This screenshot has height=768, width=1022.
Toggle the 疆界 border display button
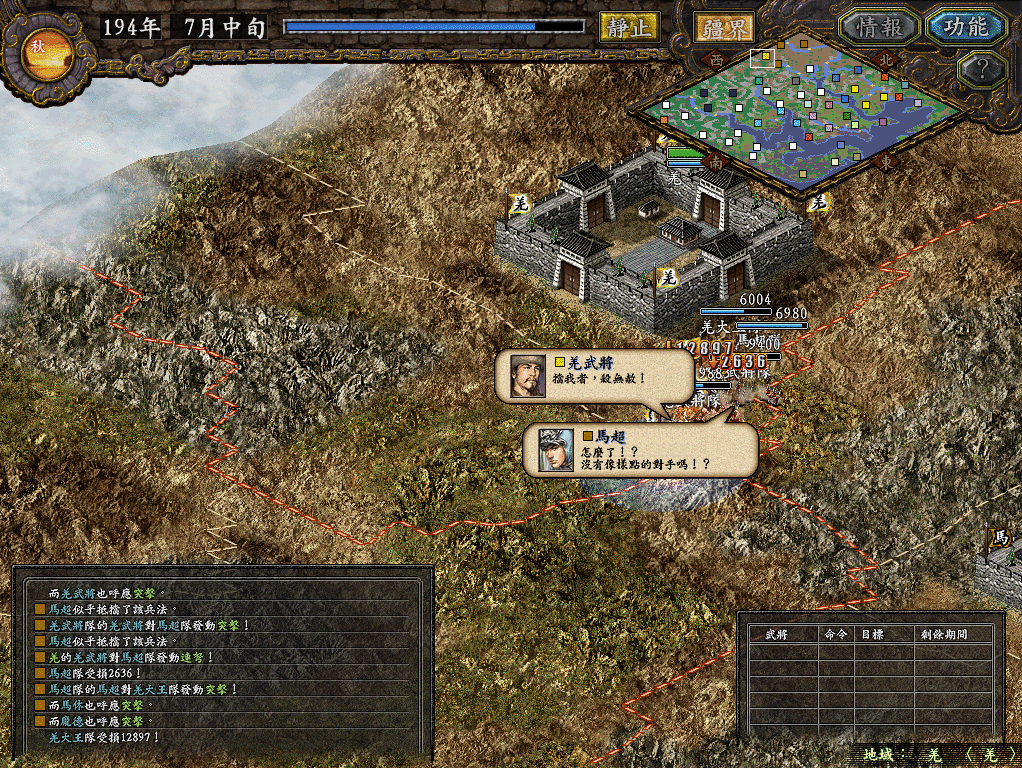tap(723, 27)
